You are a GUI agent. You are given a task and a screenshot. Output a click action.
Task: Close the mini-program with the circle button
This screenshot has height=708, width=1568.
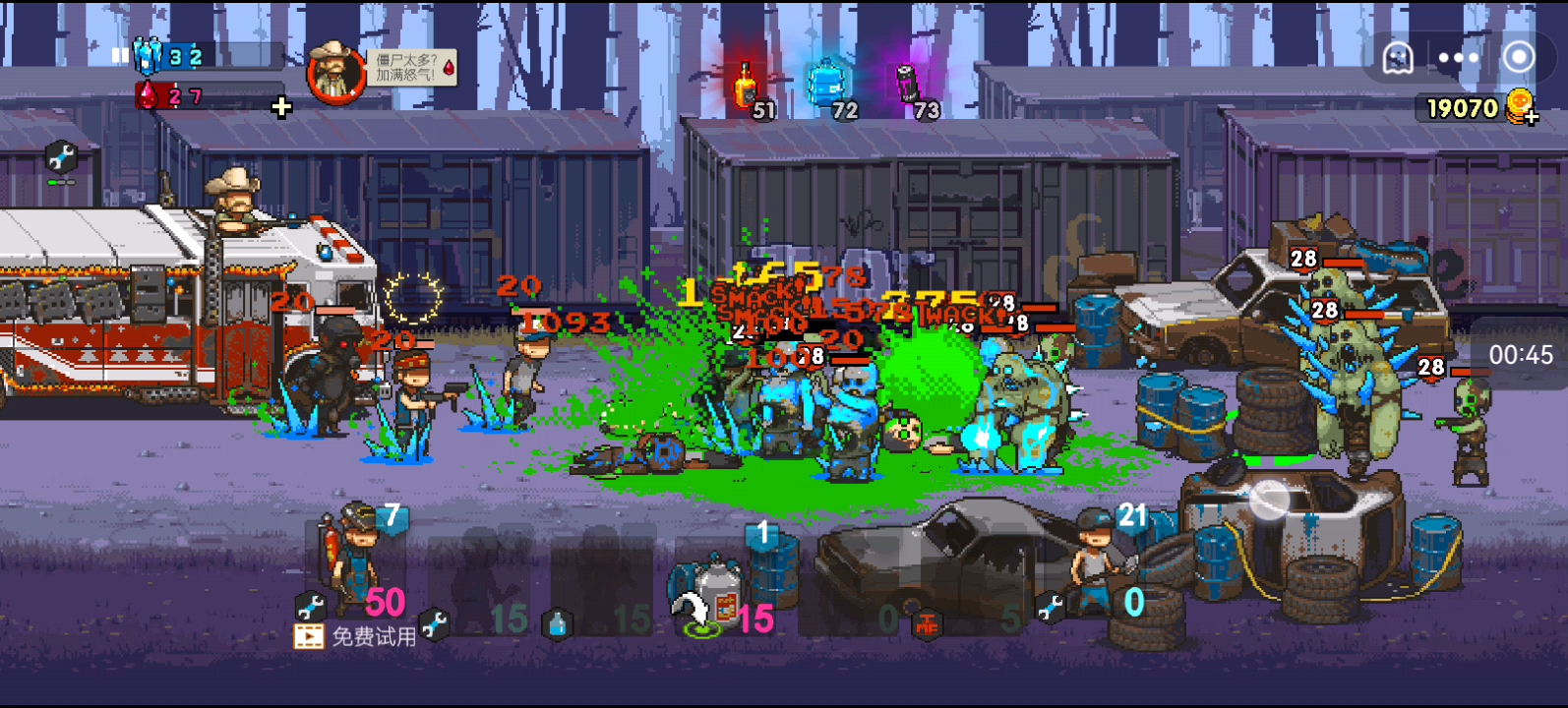1519,57
